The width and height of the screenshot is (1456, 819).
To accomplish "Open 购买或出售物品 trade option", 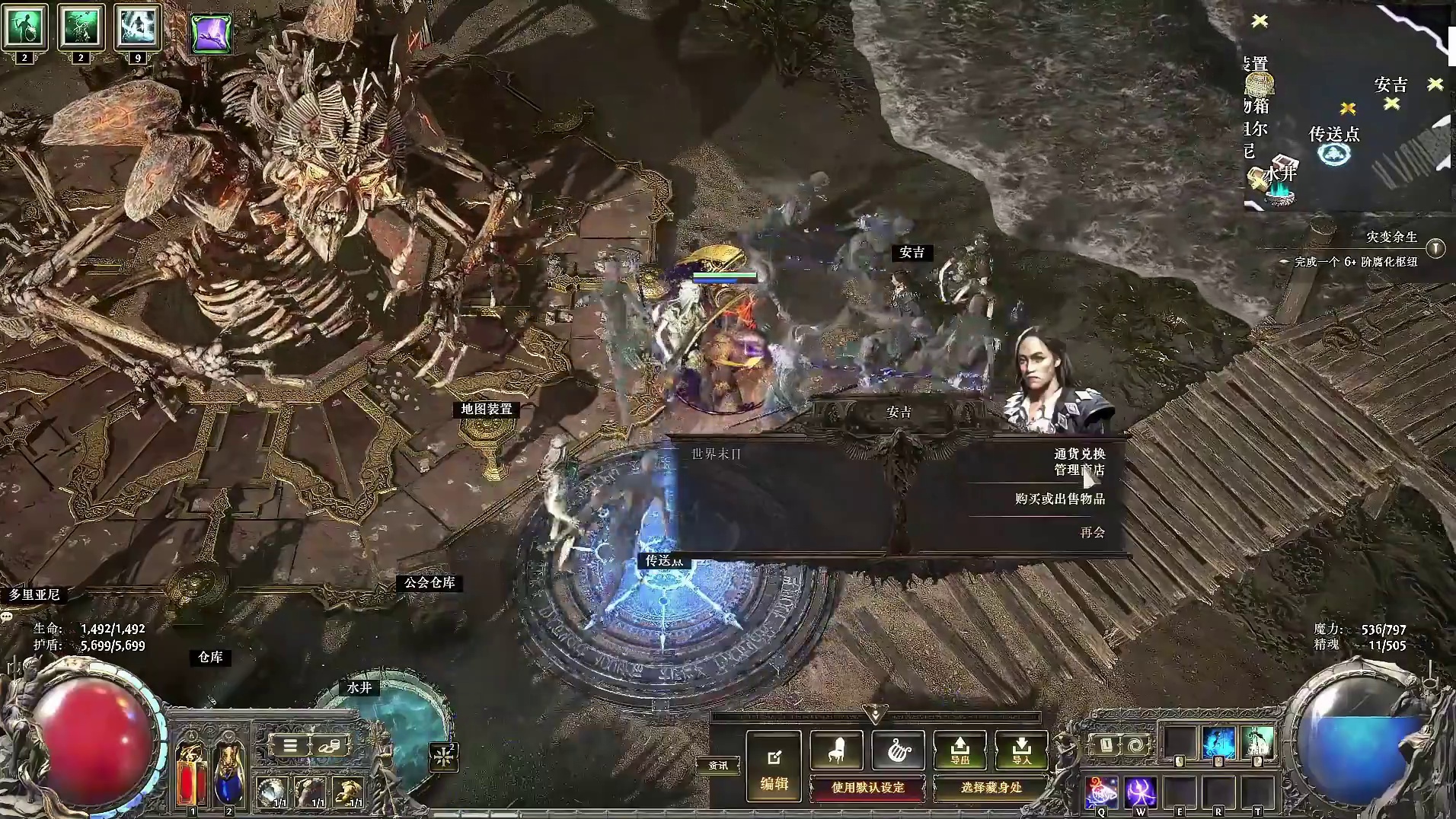I will click(1059, 499).
